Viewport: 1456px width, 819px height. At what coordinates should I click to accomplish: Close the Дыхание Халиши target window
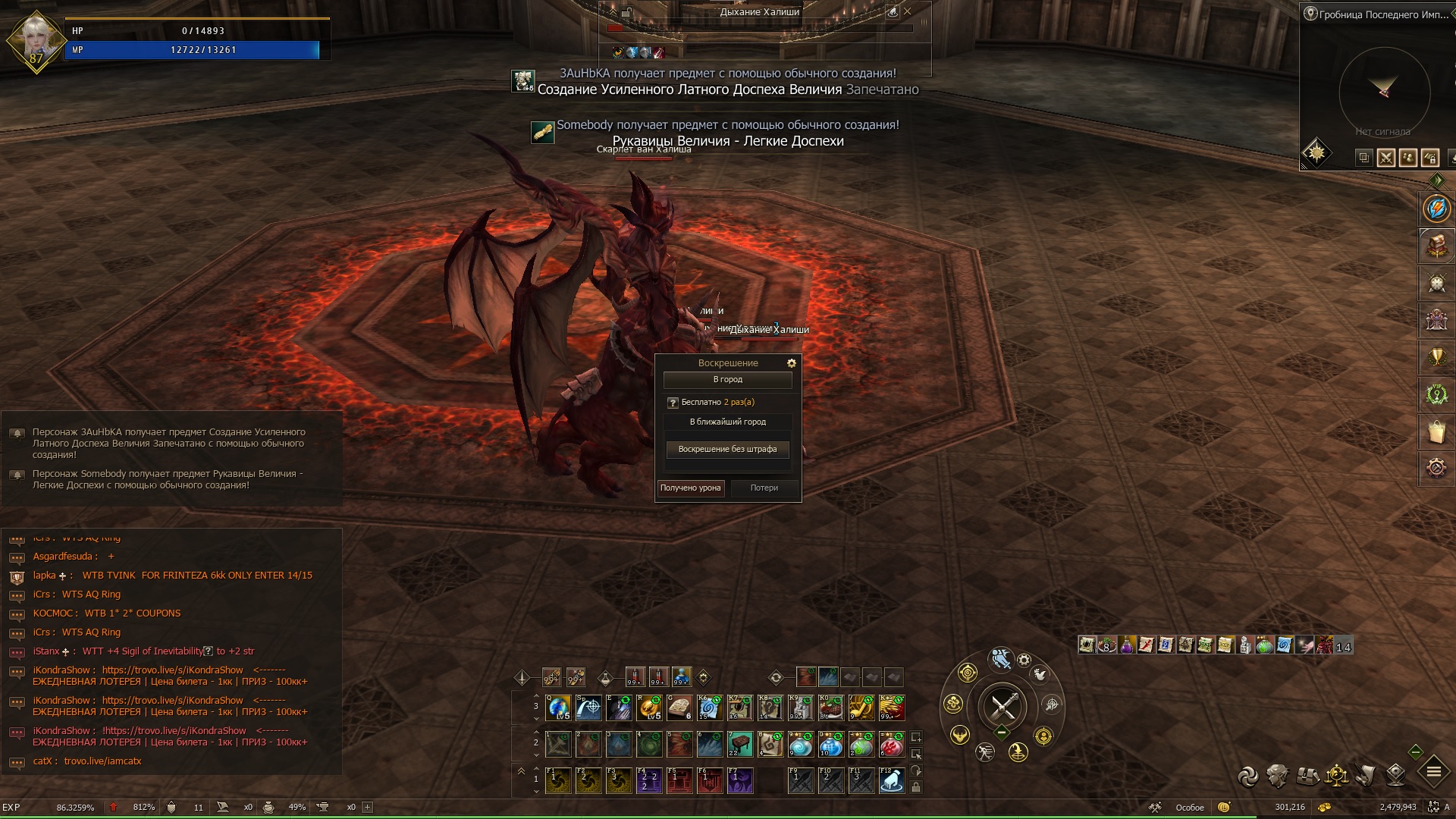pyautogui.click(x=908, y=12)
